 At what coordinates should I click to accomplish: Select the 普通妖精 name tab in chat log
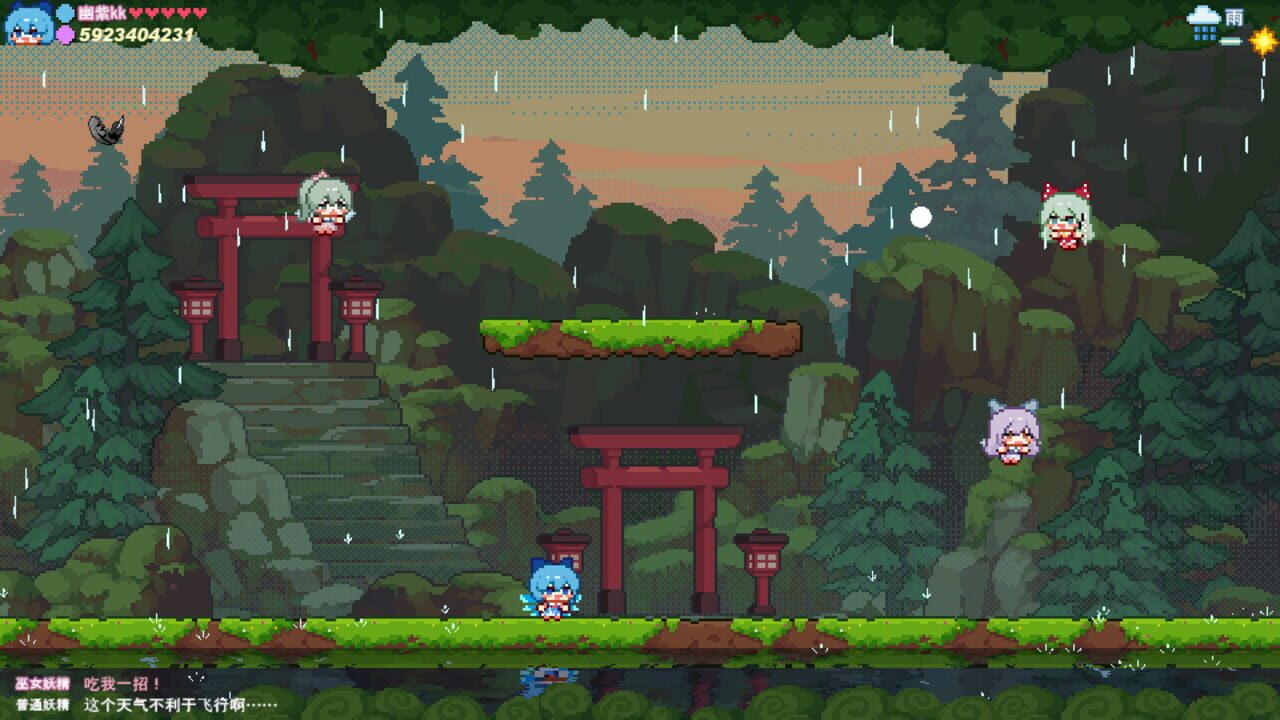(x=44, y=707)
